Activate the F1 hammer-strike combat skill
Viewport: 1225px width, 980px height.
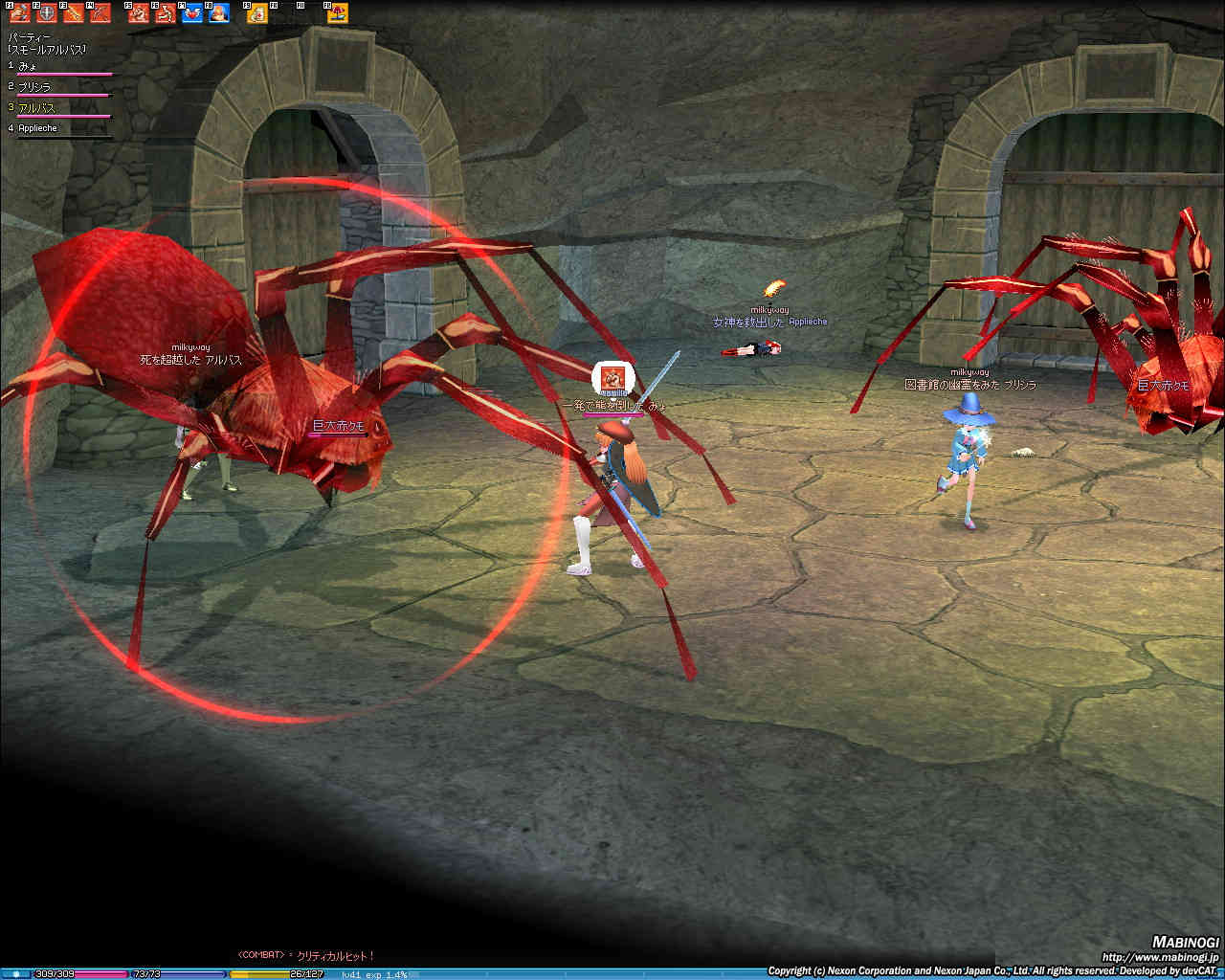pos(20,13)
